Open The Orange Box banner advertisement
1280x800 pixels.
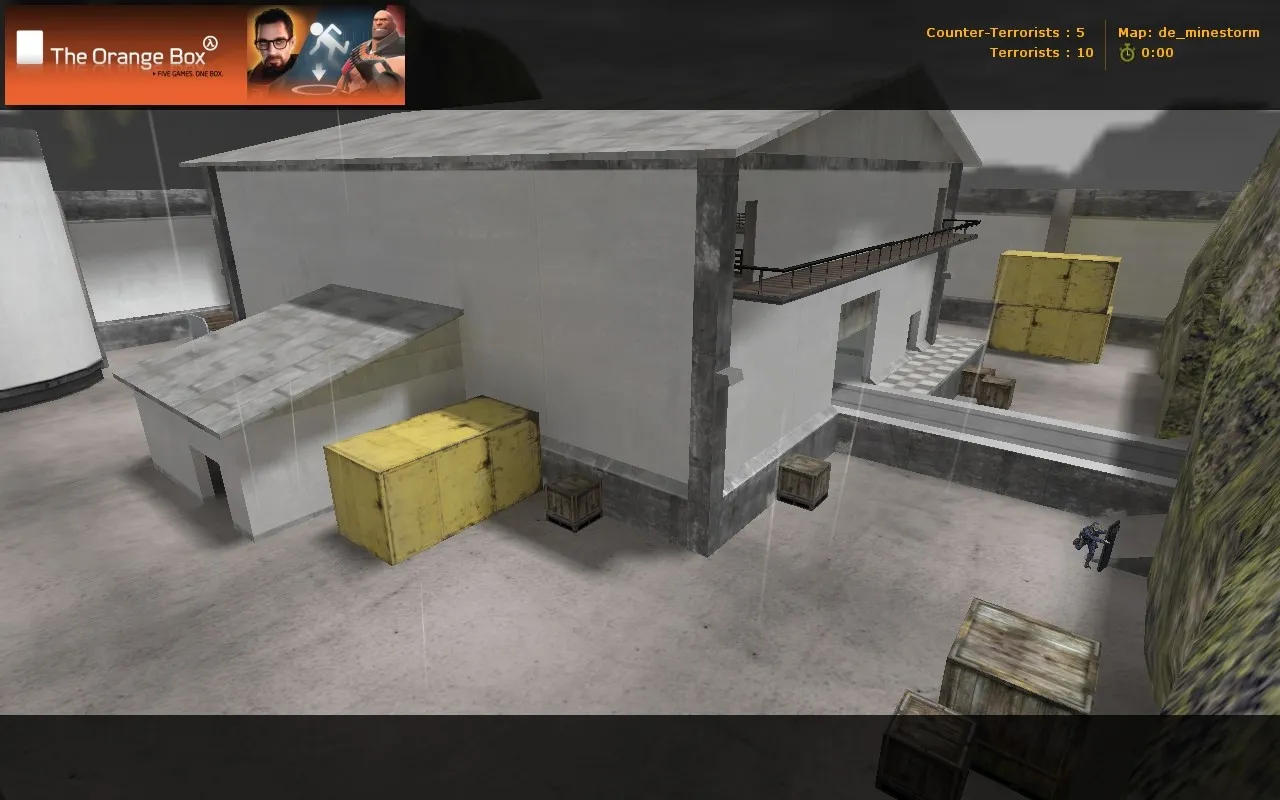pyautogui.click(x=205, y=55)
